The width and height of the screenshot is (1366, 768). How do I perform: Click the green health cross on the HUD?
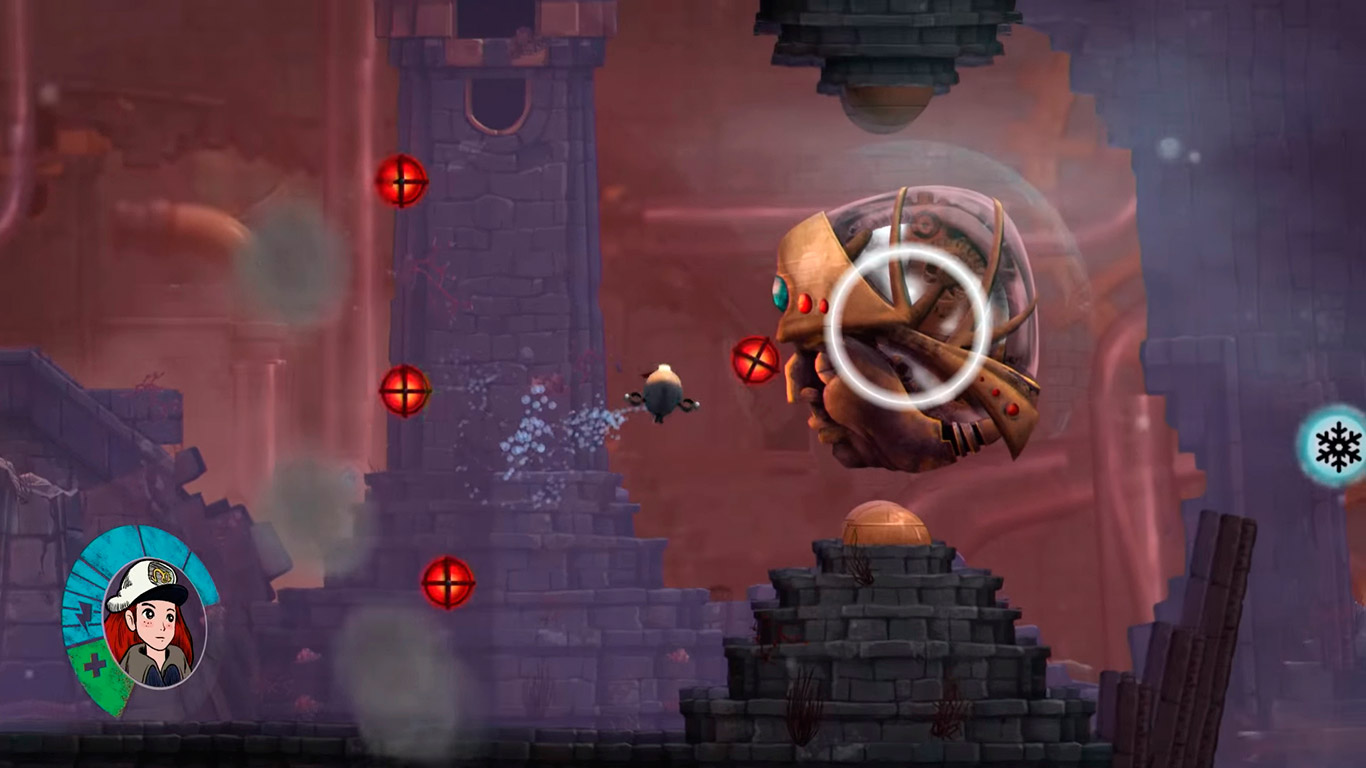[96, 662]
